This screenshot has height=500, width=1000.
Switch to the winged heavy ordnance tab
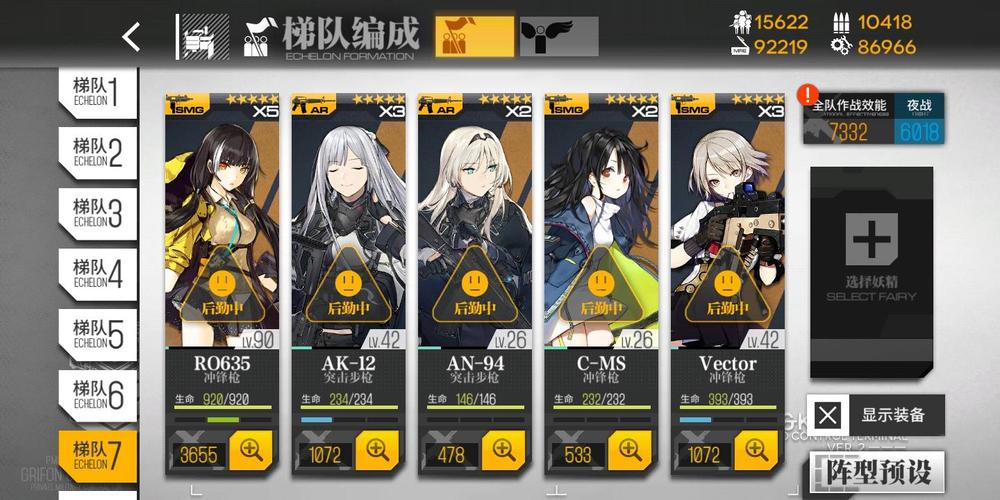[x=559, y=37]
